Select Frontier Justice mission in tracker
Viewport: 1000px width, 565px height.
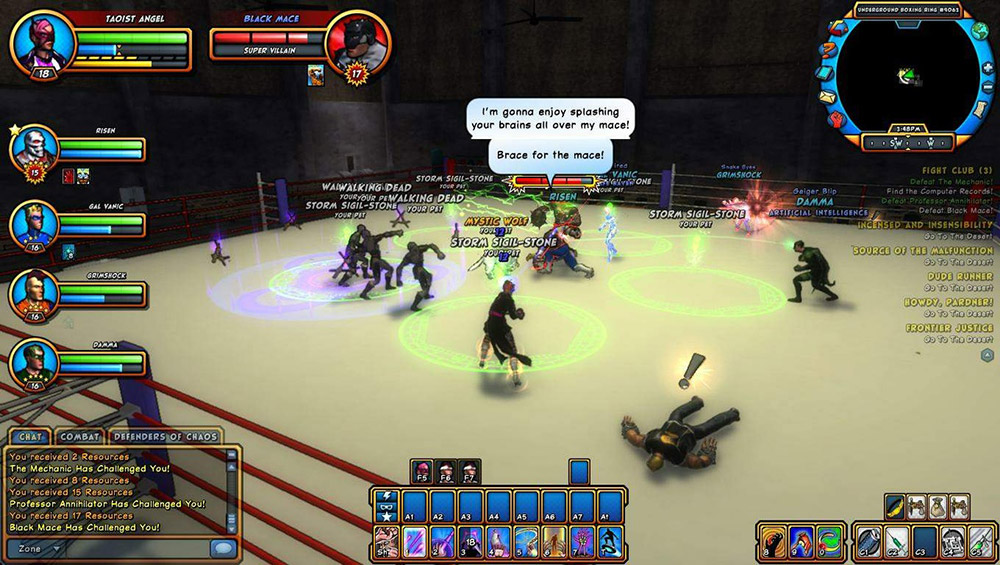pos(949,328)
